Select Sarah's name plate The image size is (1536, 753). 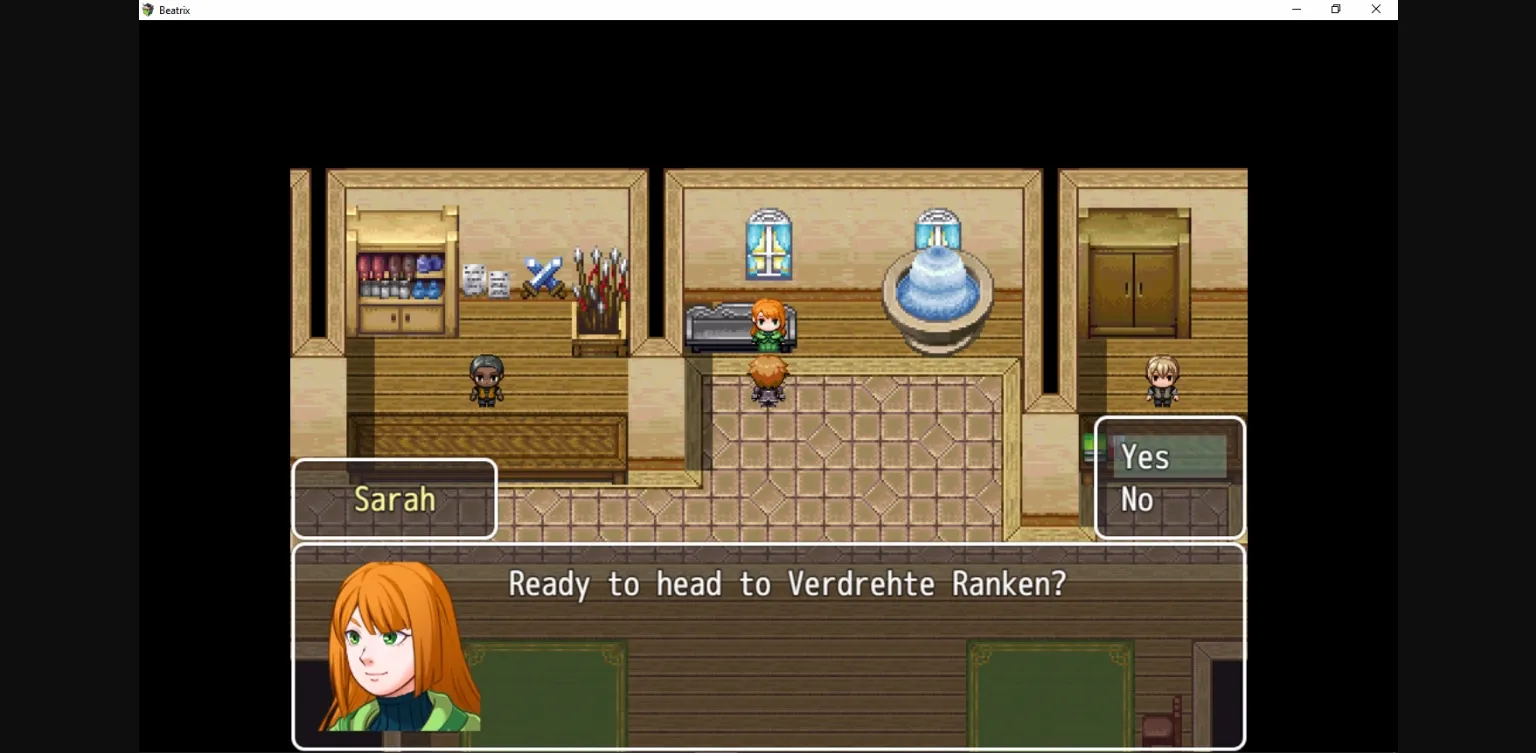[x=394, y=498]
